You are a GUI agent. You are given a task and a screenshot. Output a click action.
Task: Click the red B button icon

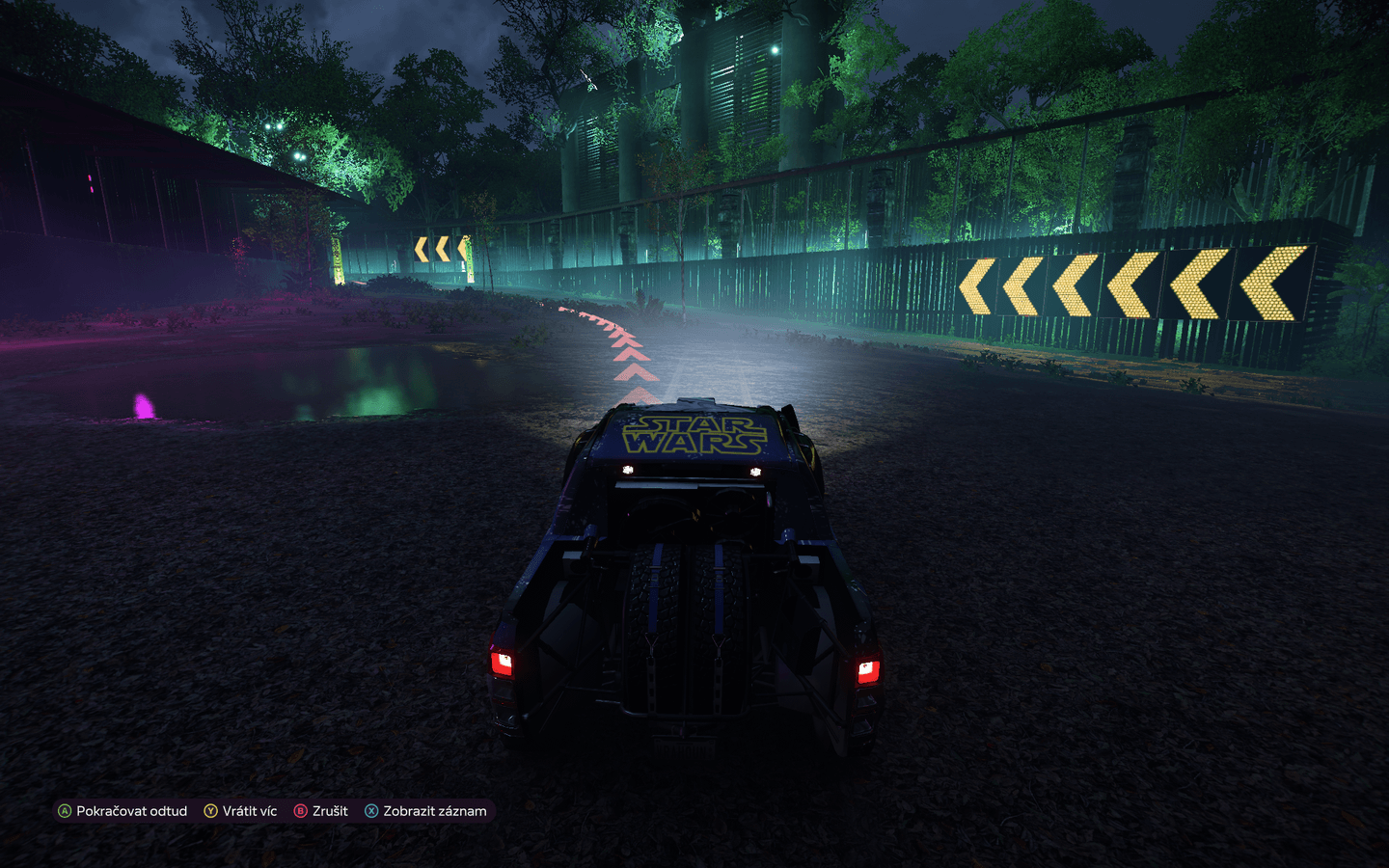[300, 811]
